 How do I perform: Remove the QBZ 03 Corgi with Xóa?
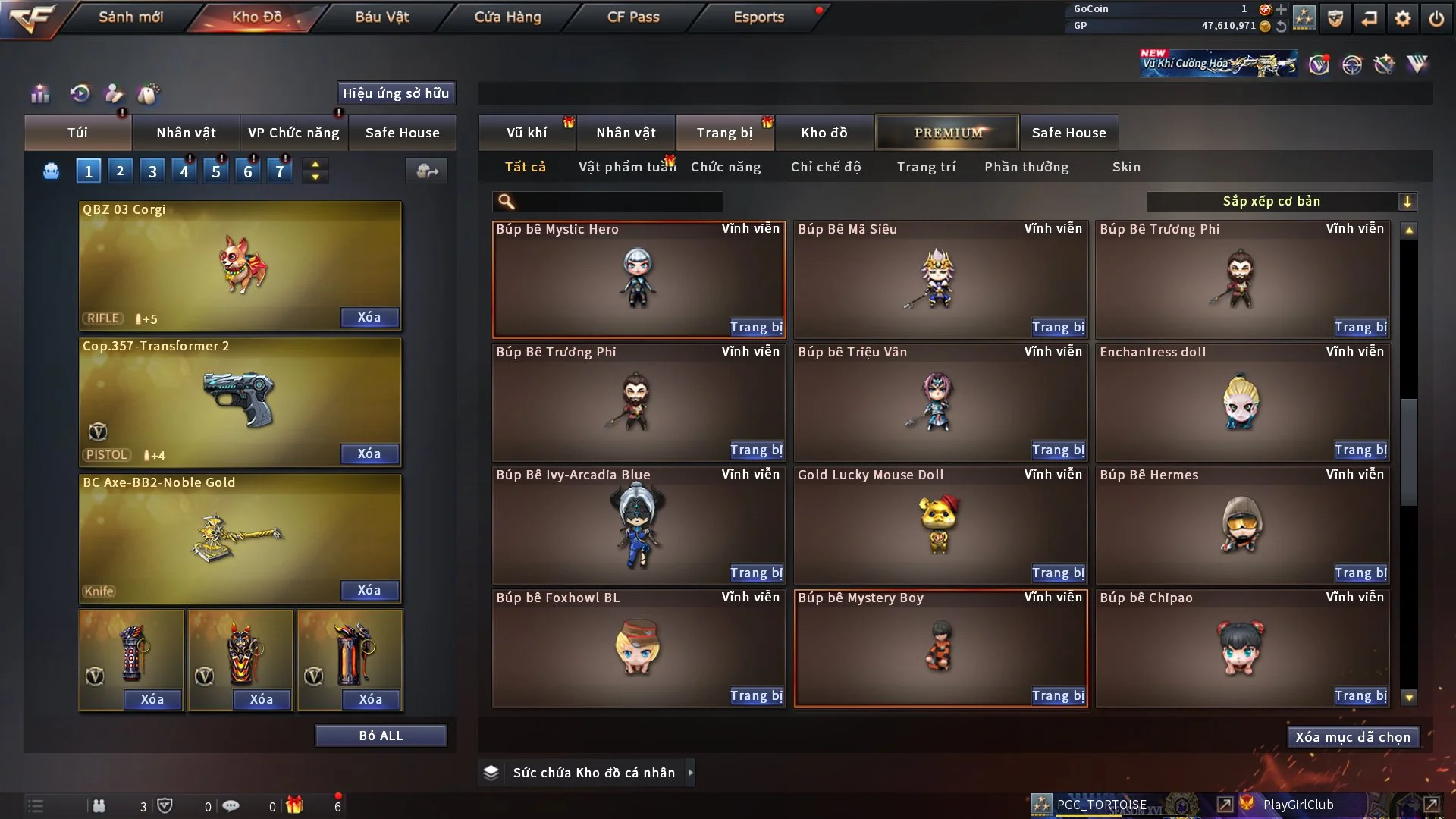coord(369,317)
